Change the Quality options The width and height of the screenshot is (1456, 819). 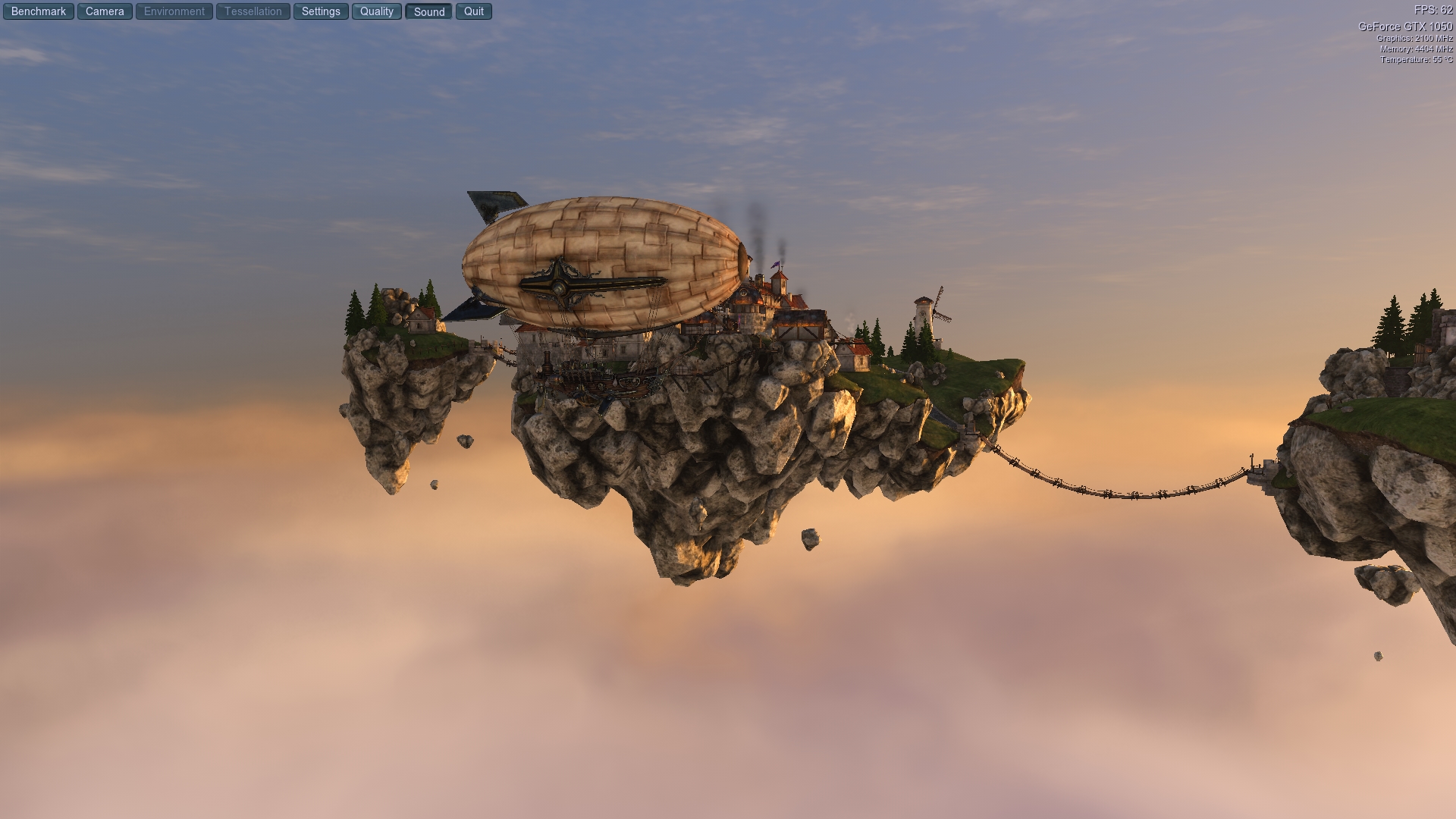click(x=377, y=11)
